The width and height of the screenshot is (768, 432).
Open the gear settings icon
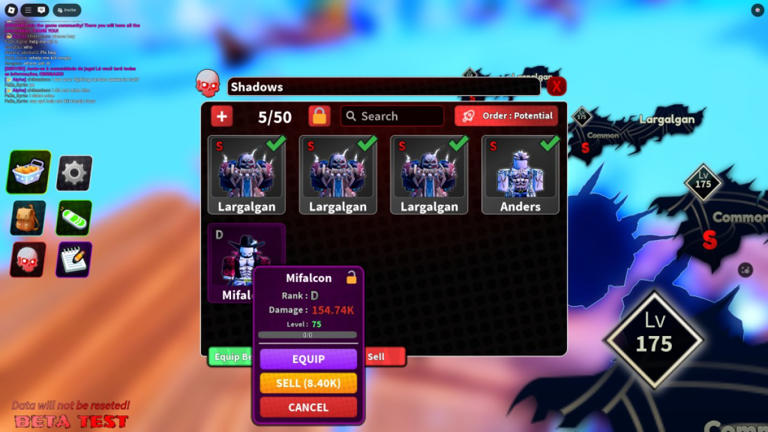pyautogui.click(x=74, y=172)
